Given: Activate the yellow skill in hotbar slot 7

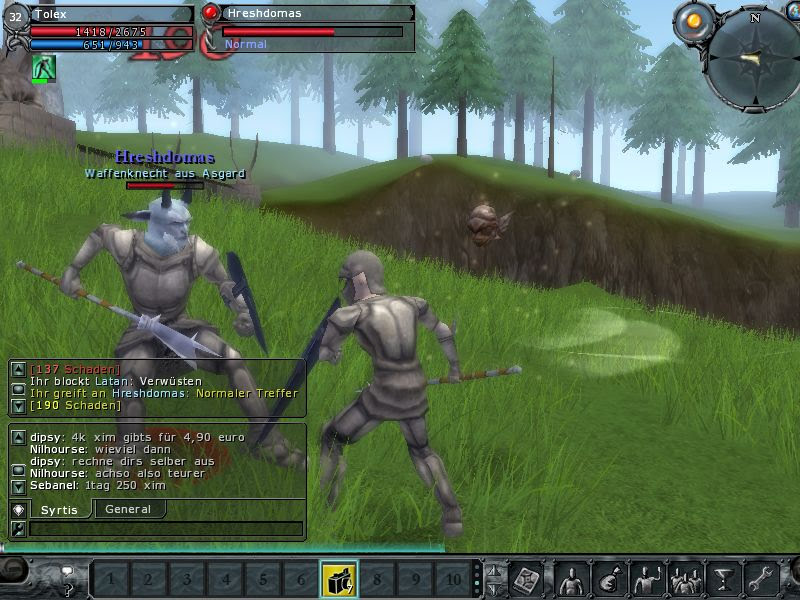Looking at the screenshot, I should (x=339, y=579).
